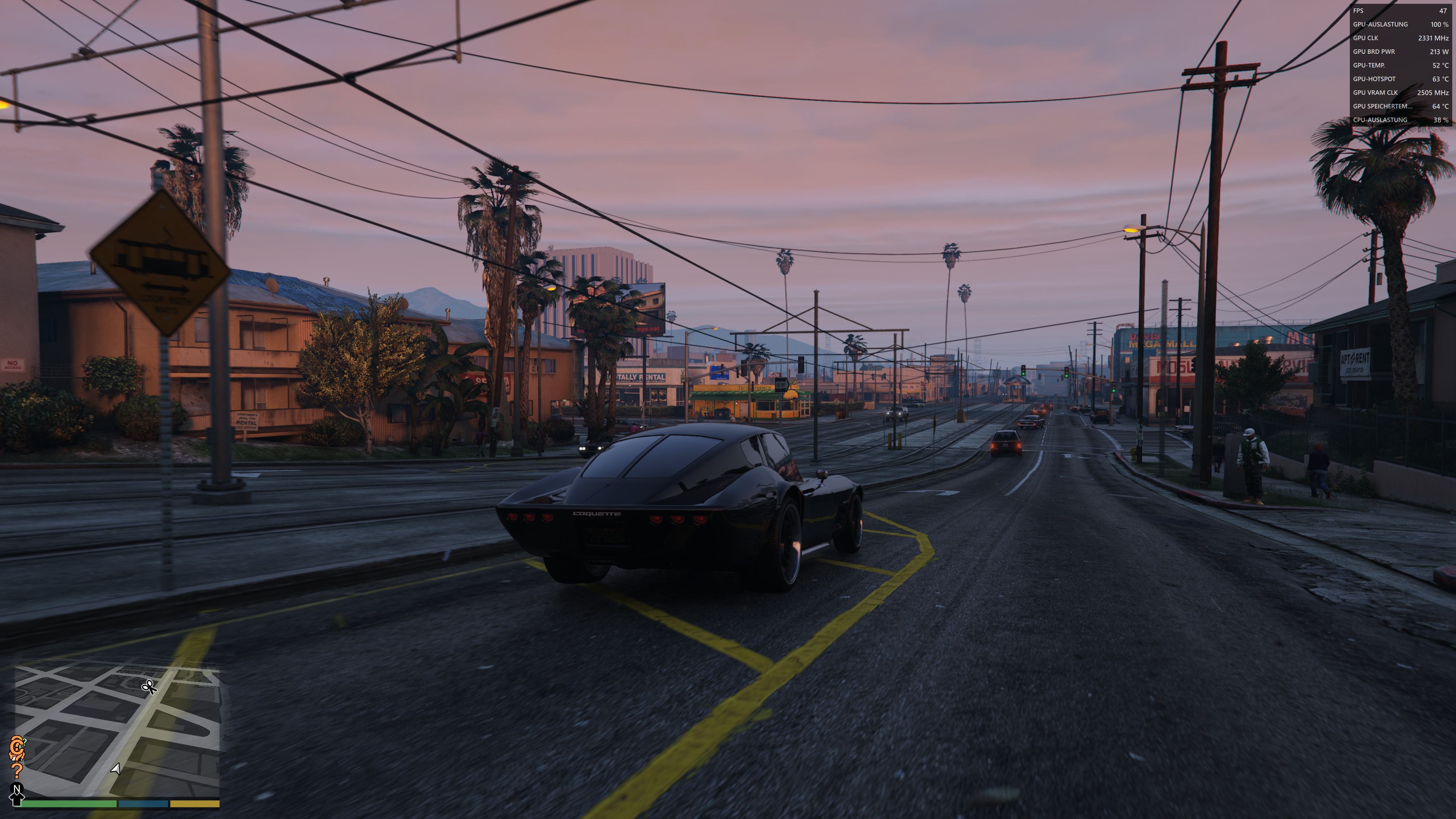Click the lower orange question mark marker

click(x=17, y=770)
